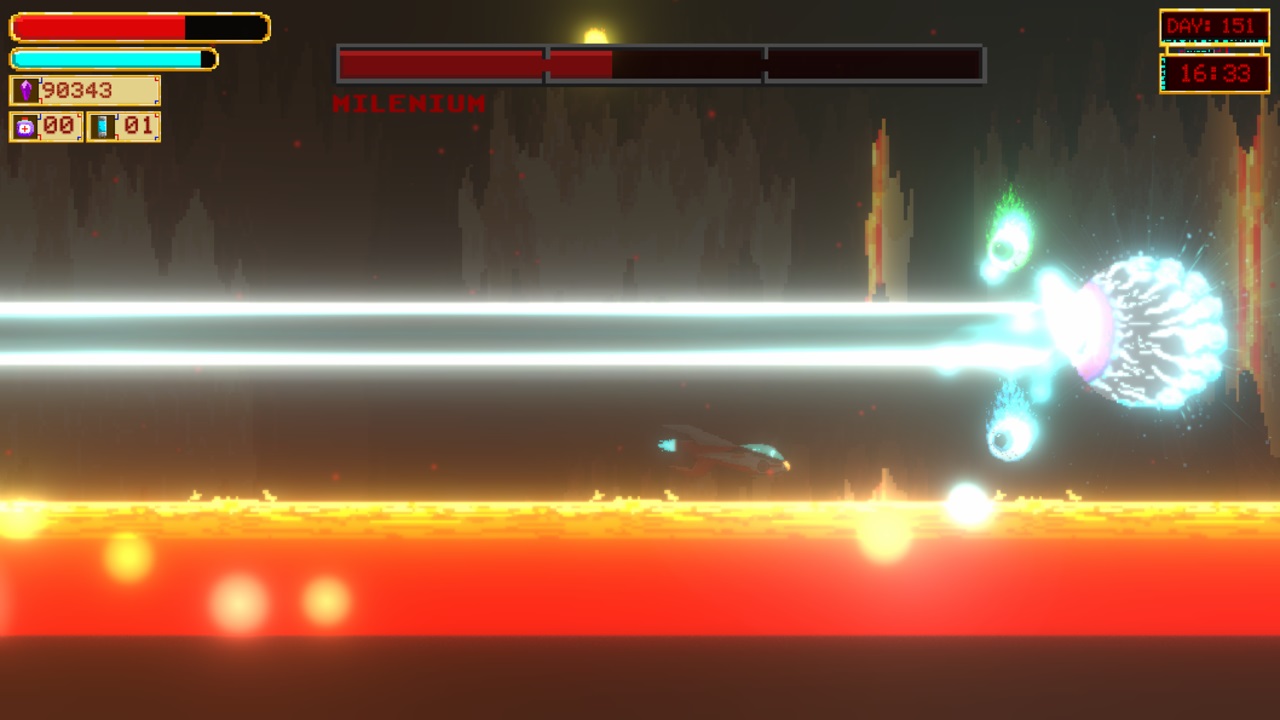Expand the gem count 90343 panel
This screenshot has height=720, width=1280.
pos(84,91)
